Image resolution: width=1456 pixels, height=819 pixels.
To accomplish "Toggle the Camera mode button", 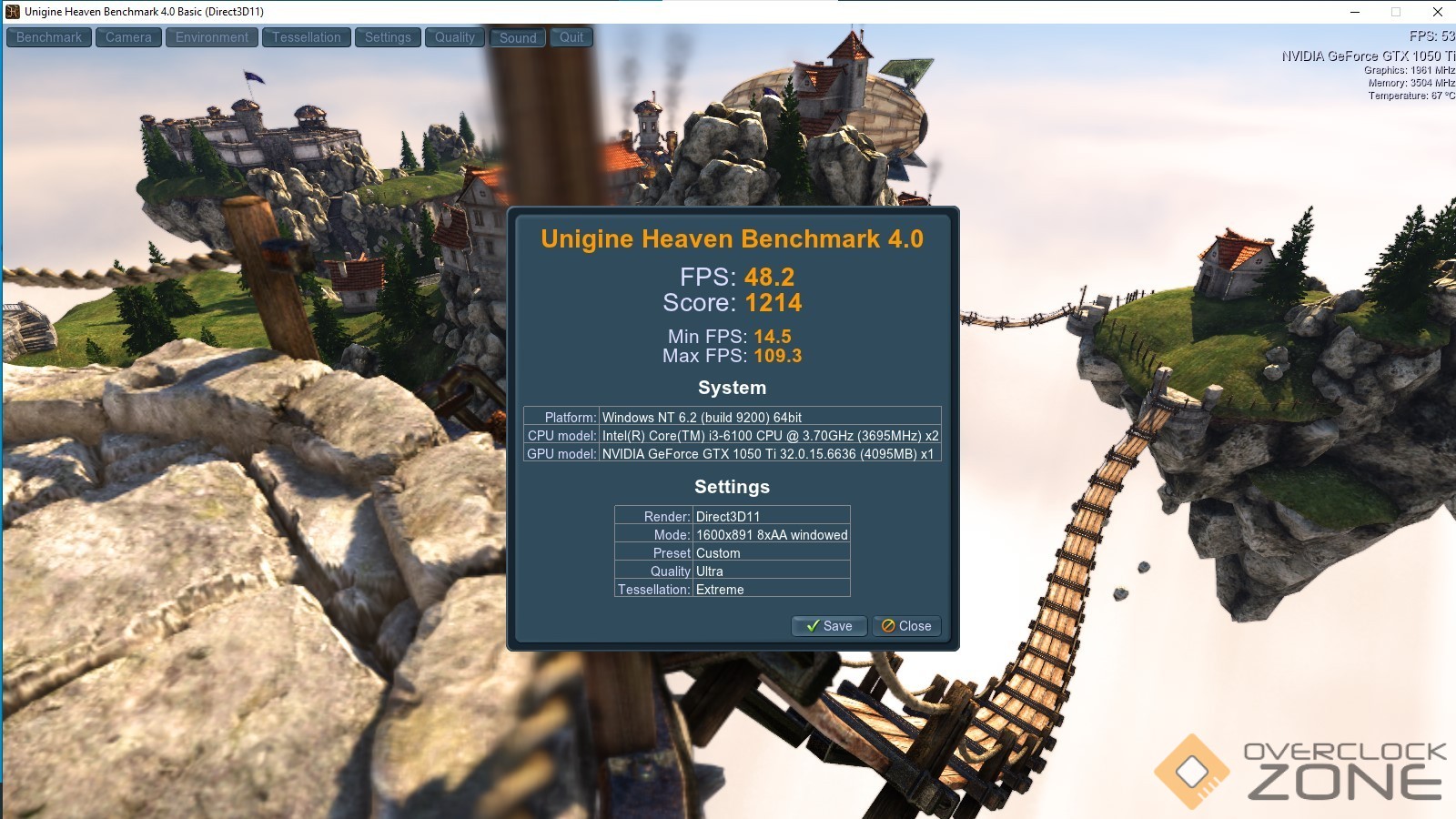I will [128, 37].
